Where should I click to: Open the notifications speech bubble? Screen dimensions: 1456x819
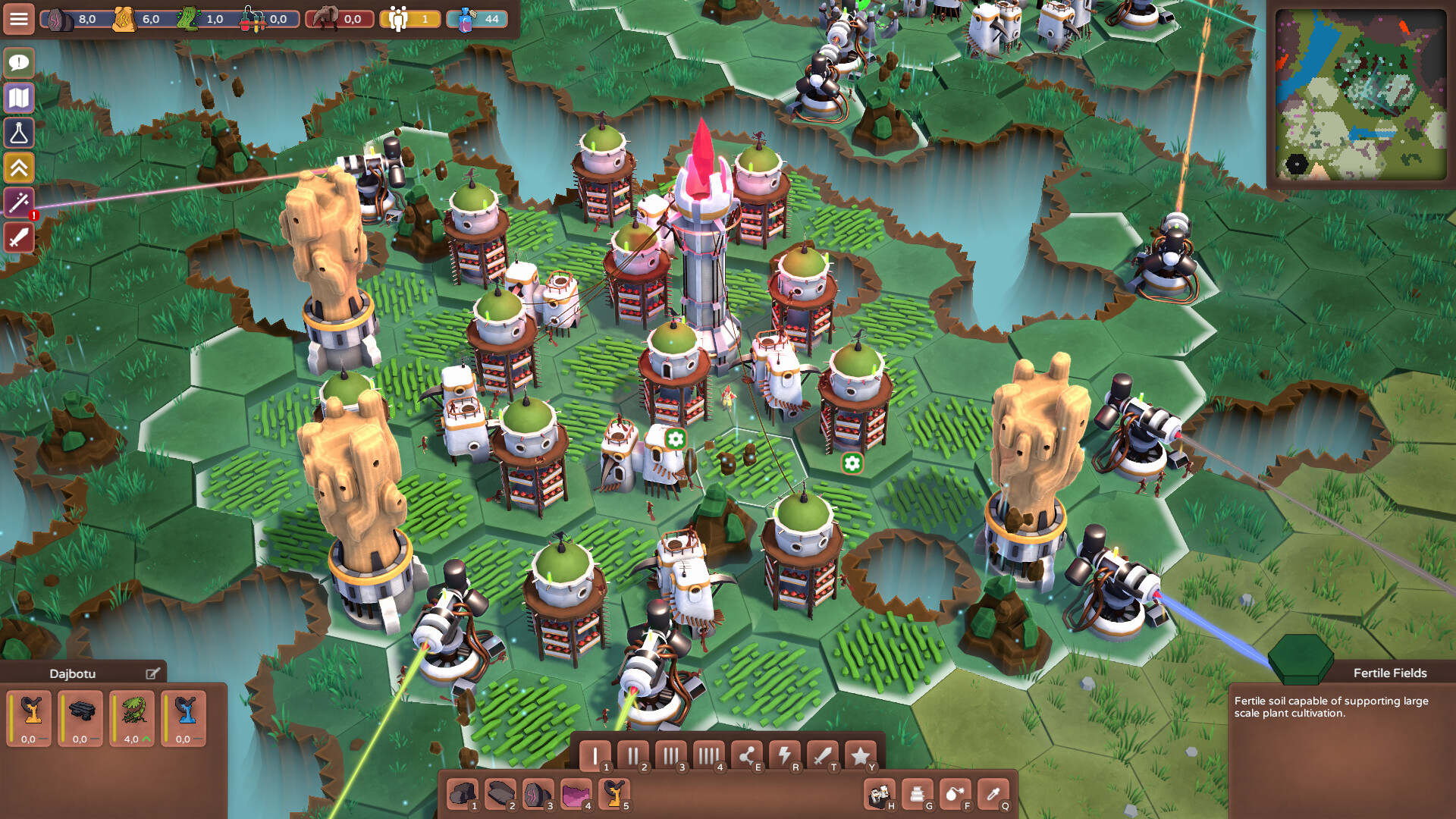point(19,63)
